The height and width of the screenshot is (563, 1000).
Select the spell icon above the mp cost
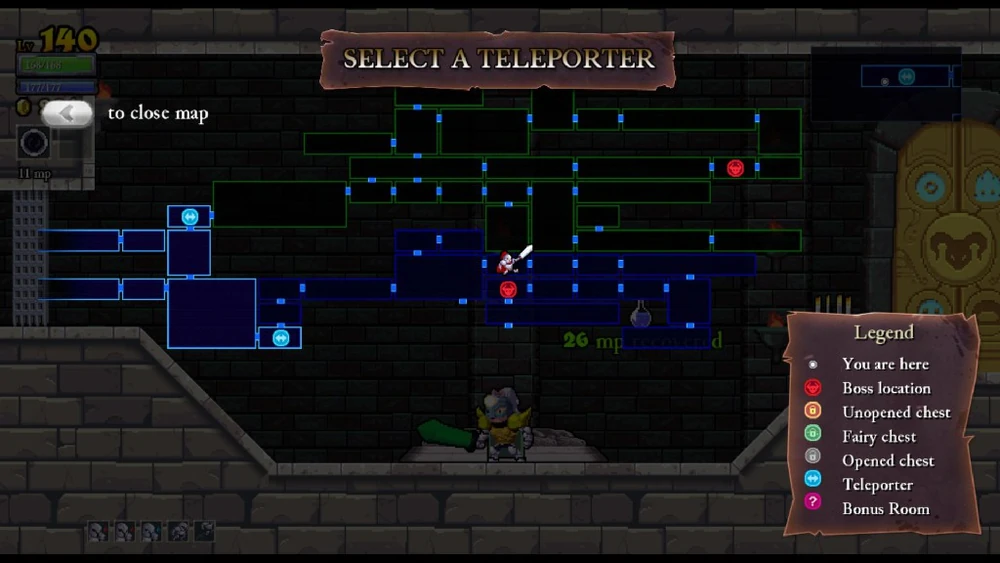(35, 144)
